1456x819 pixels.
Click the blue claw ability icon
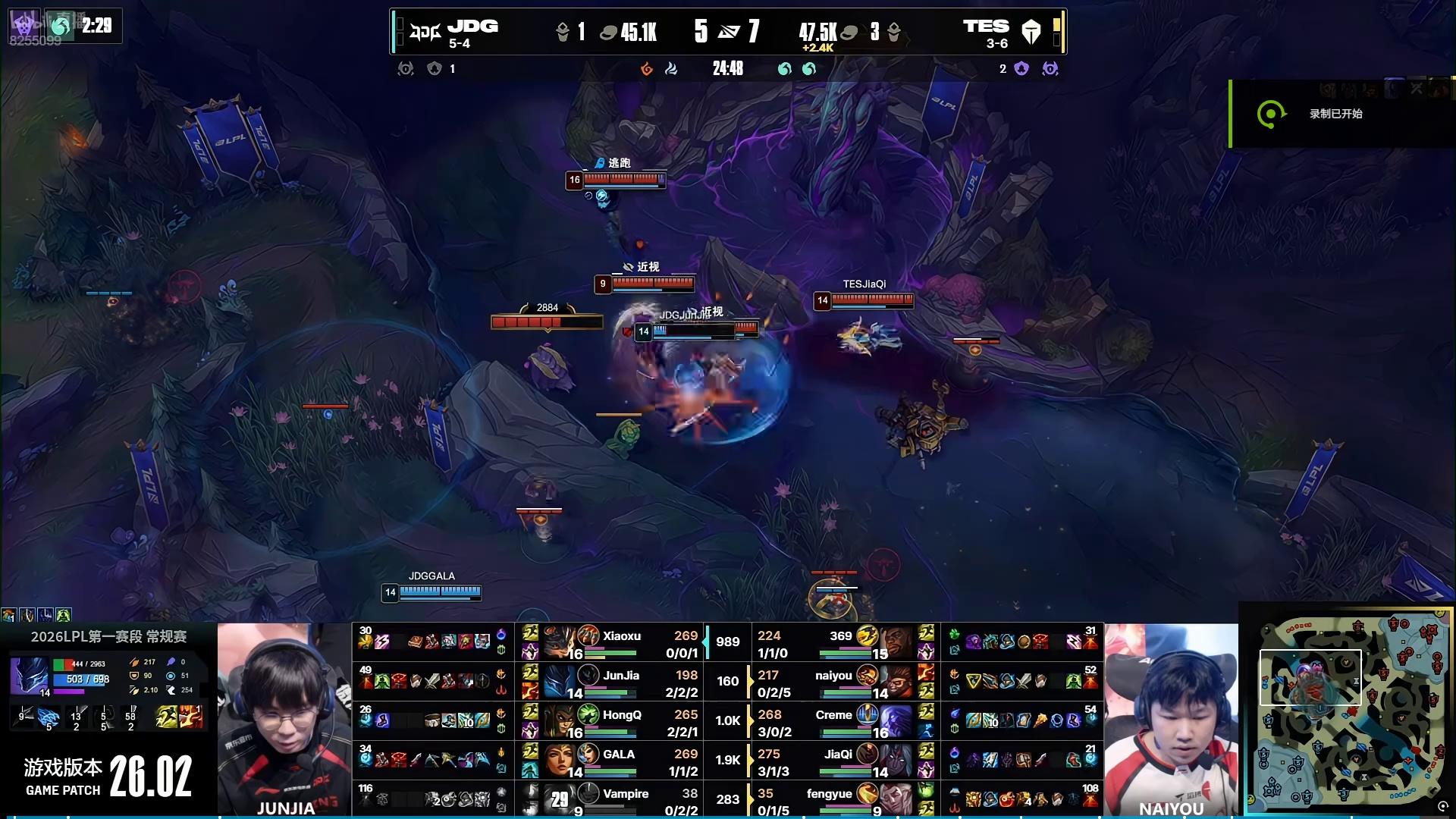click(49, 717)
